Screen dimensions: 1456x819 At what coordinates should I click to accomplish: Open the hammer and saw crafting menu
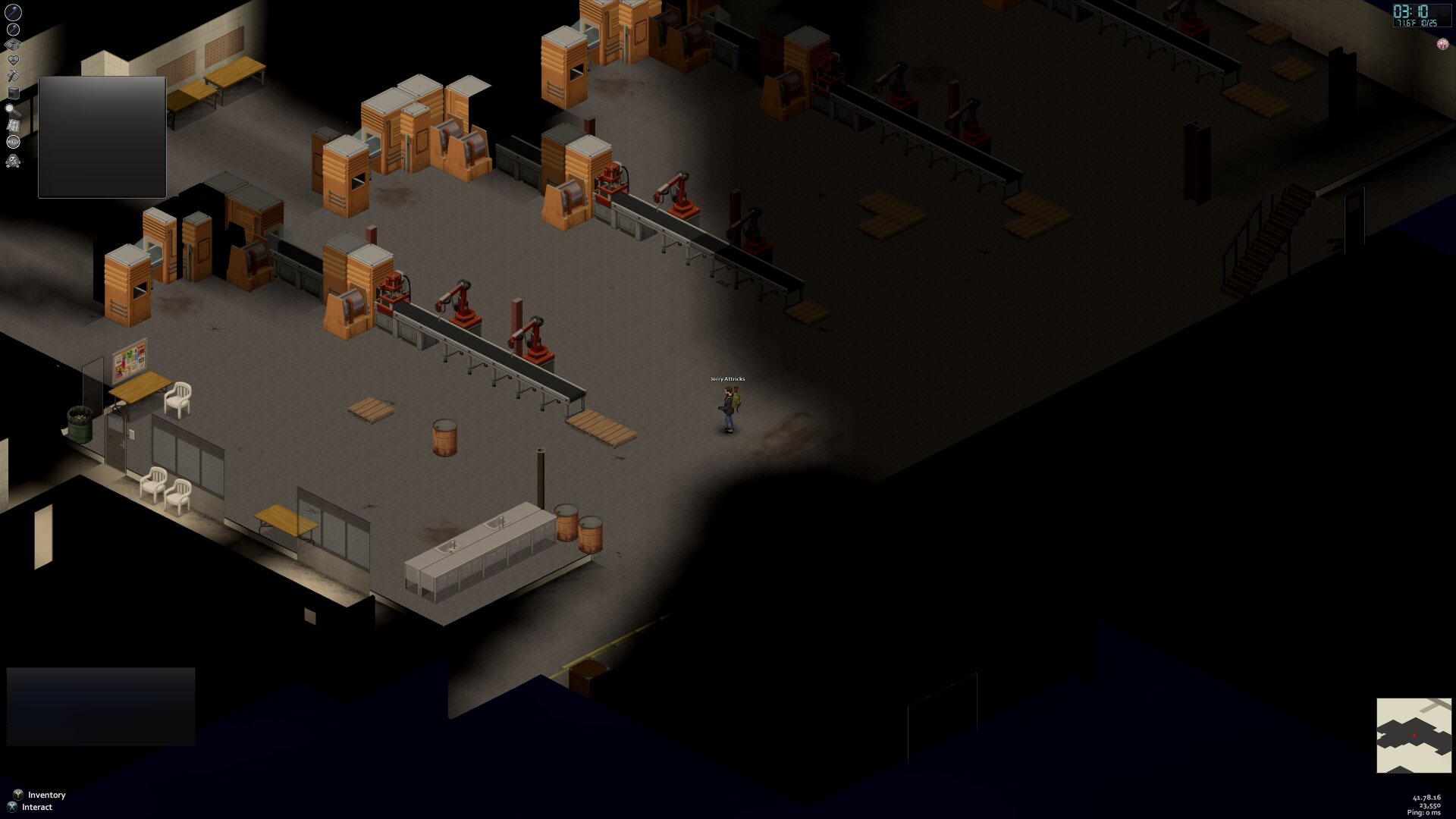click(x=13, y=76)
